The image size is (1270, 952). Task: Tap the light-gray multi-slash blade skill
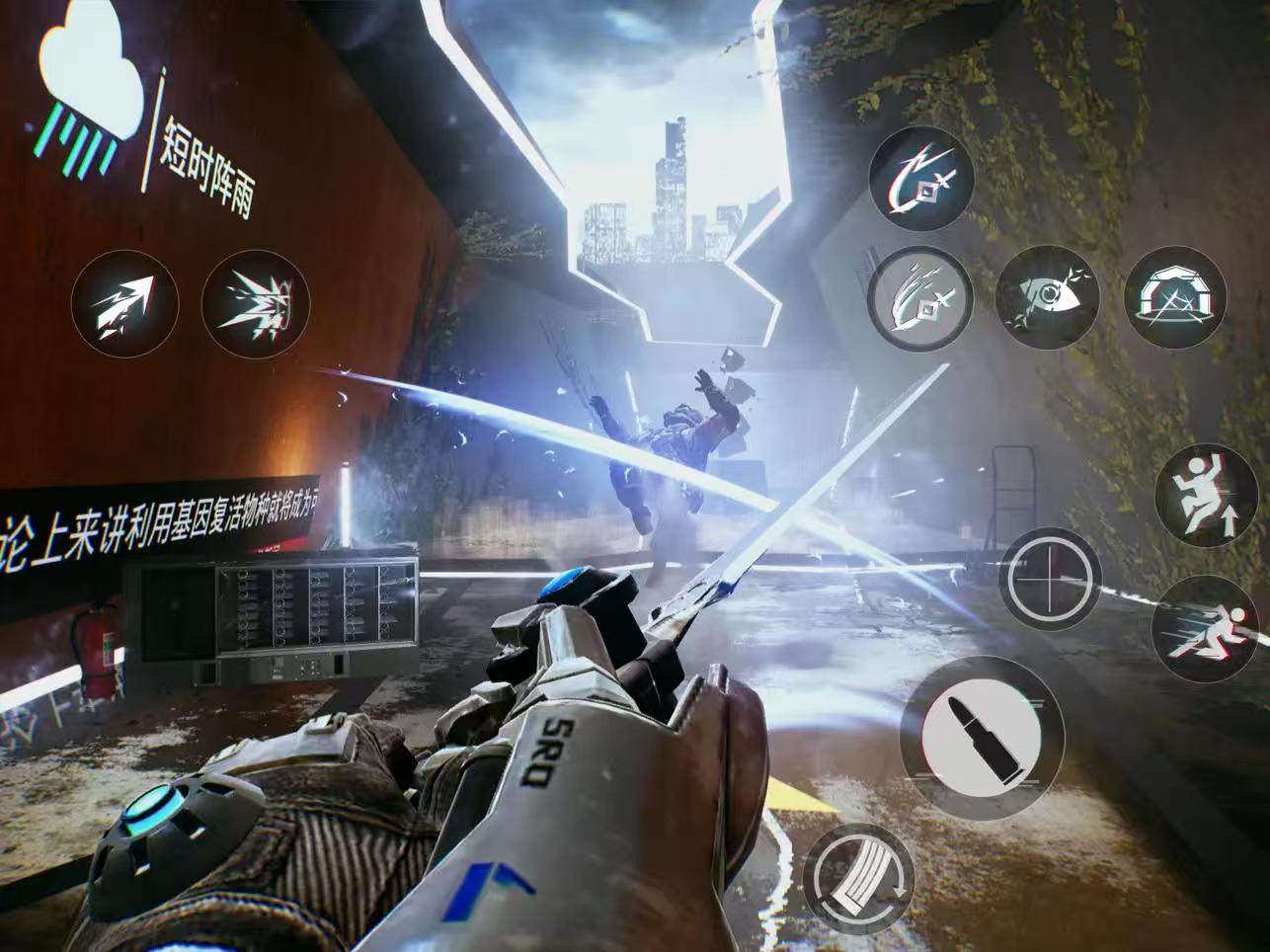921,297
